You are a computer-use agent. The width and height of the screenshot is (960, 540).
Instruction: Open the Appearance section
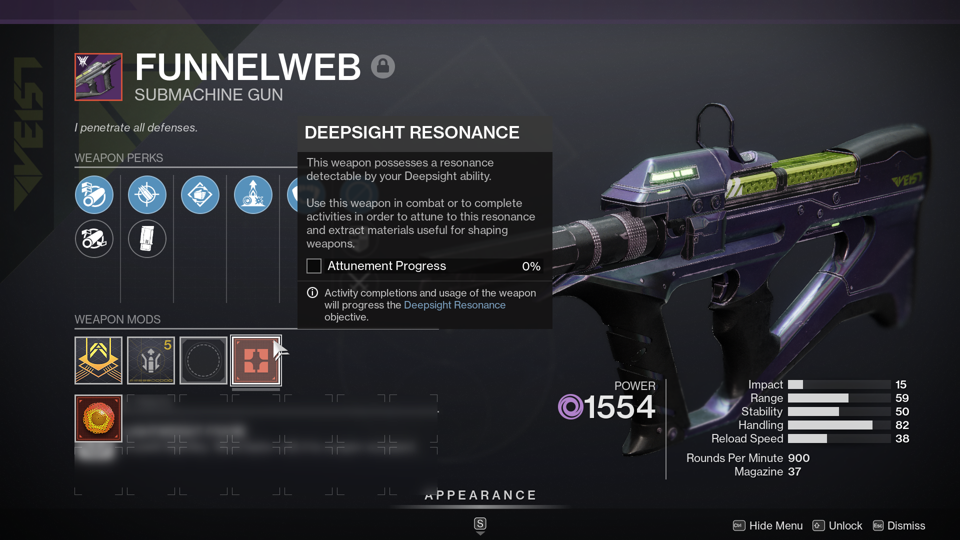point(480,496)
